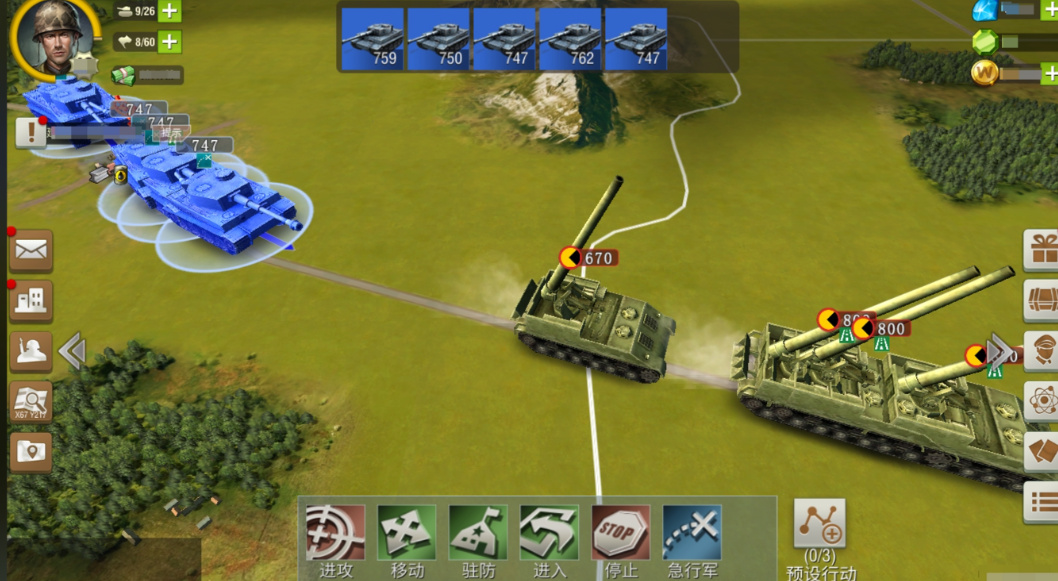
Task: Select the tank card with 759 strength
Action: pos(372,39)
